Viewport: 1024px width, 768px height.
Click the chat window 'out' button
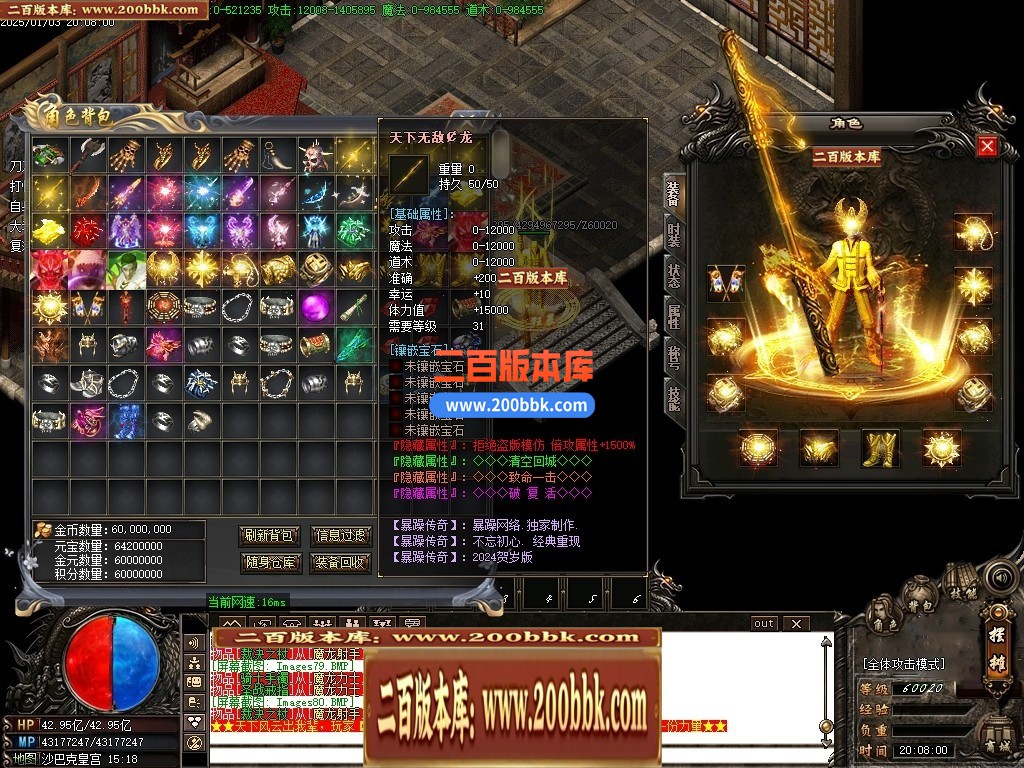coord(764,624)
